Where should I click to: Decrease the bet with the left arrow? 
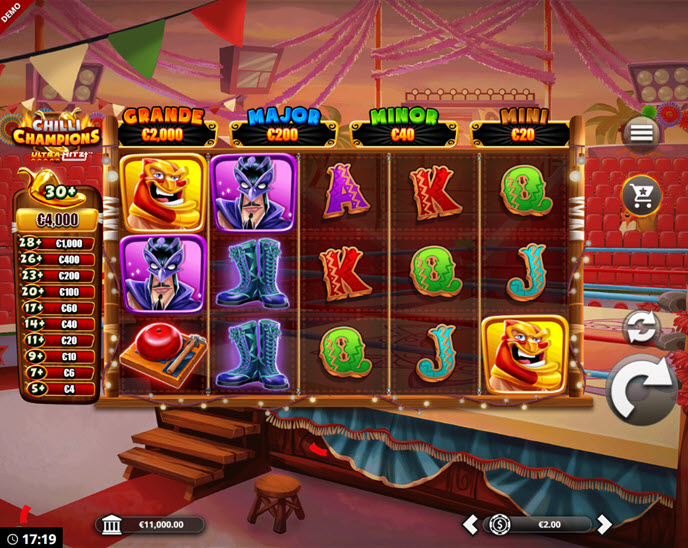tap(470, 524)
